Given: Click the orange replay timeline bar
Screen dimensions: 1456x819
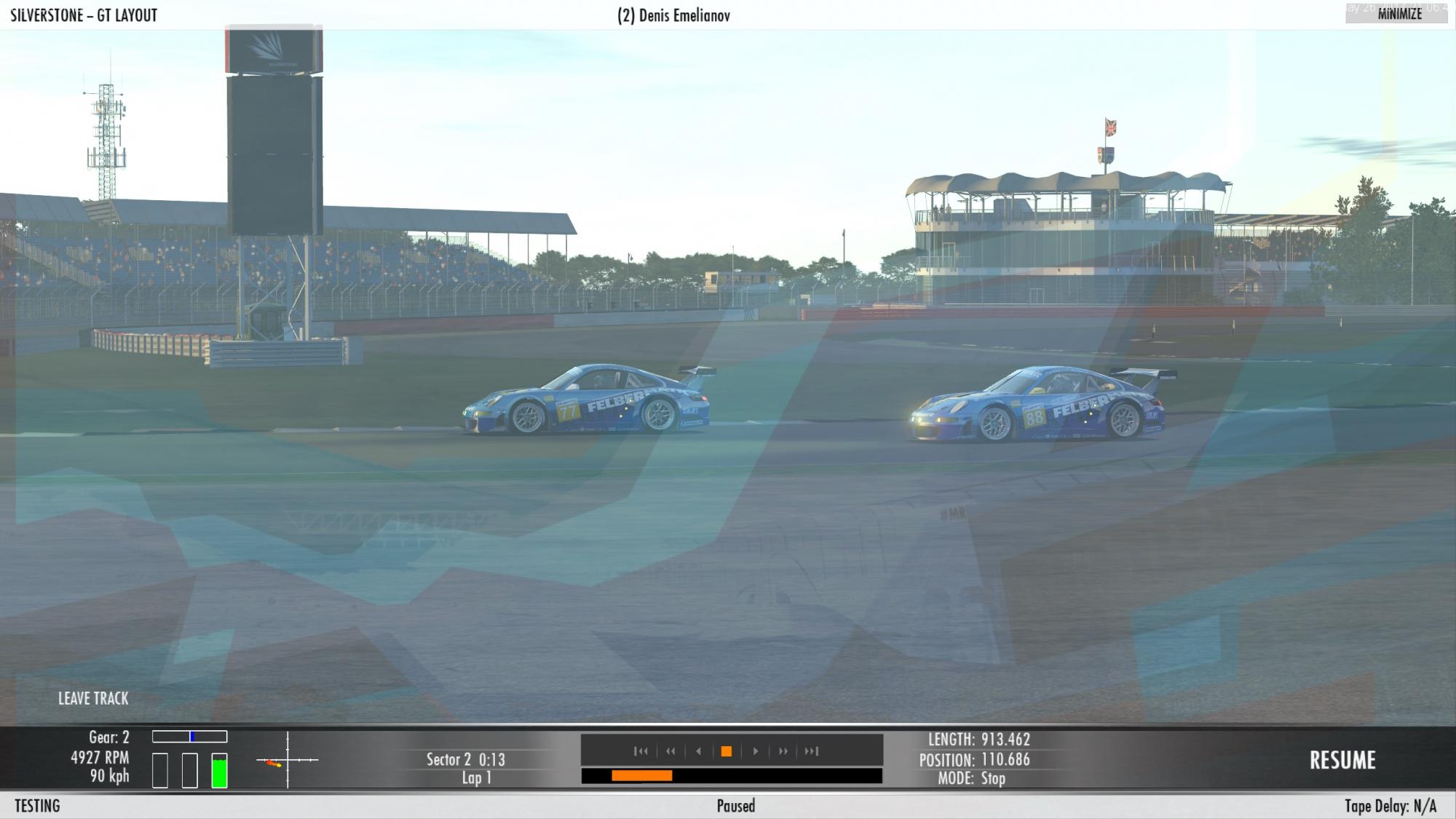Looking at the screenshot, I should point(641,776).
